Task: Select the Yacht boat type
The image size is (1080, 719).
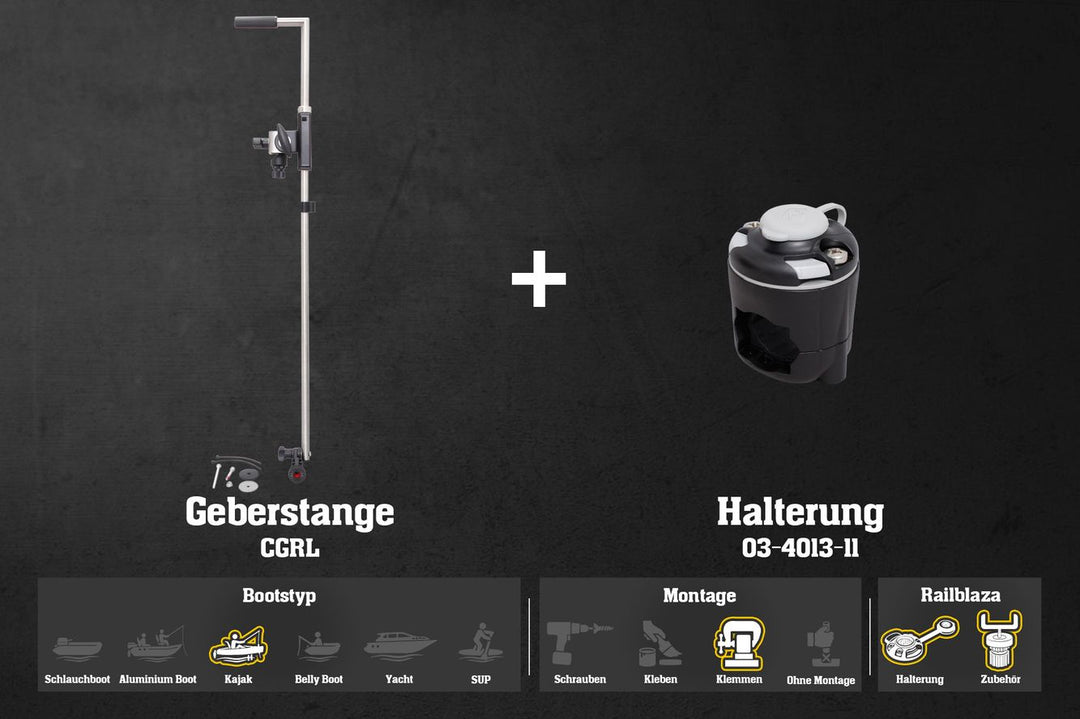Action: click(399, 645)
